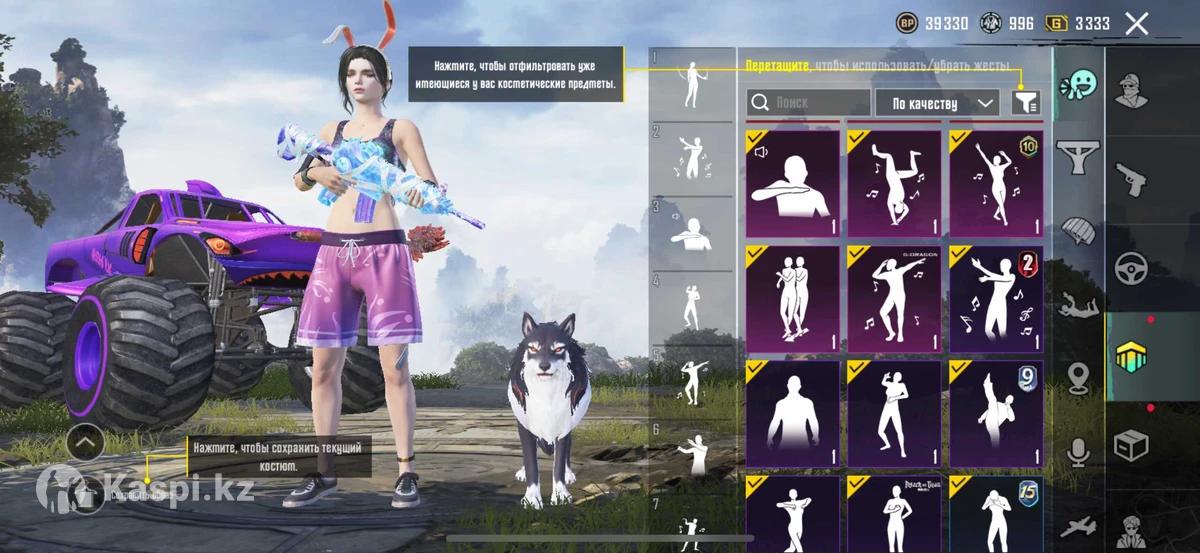Open the box crate category

(x=1132, y=441)
